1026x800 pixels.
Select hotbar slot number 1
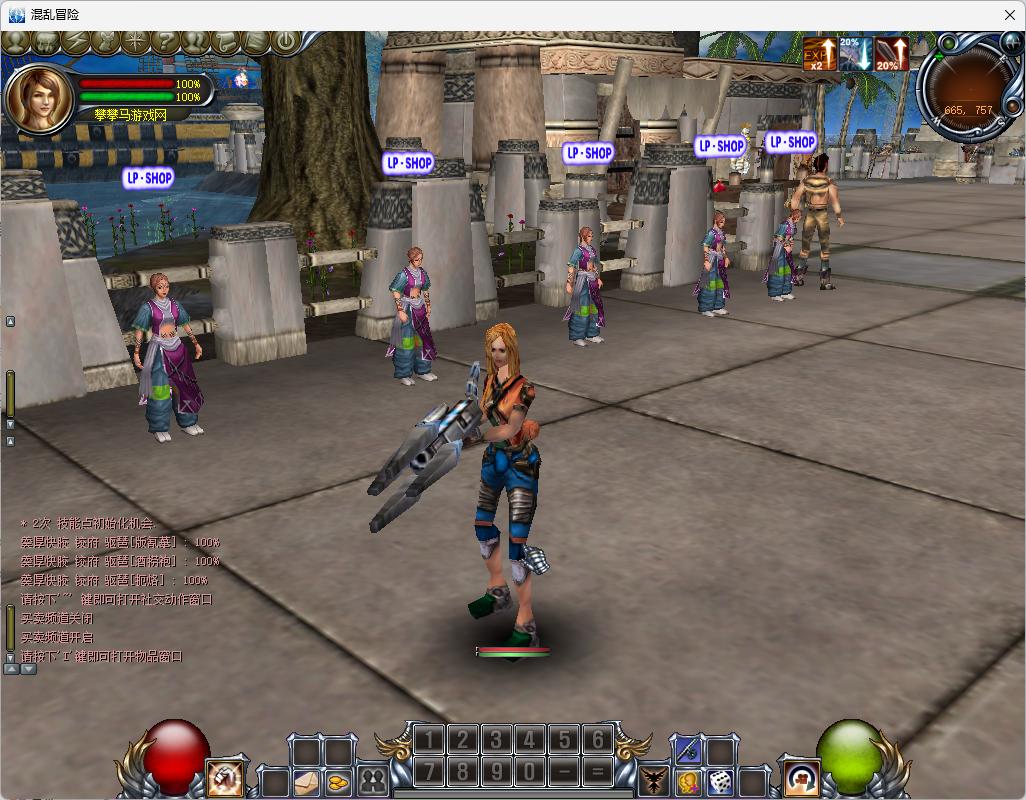pos(428,740)
